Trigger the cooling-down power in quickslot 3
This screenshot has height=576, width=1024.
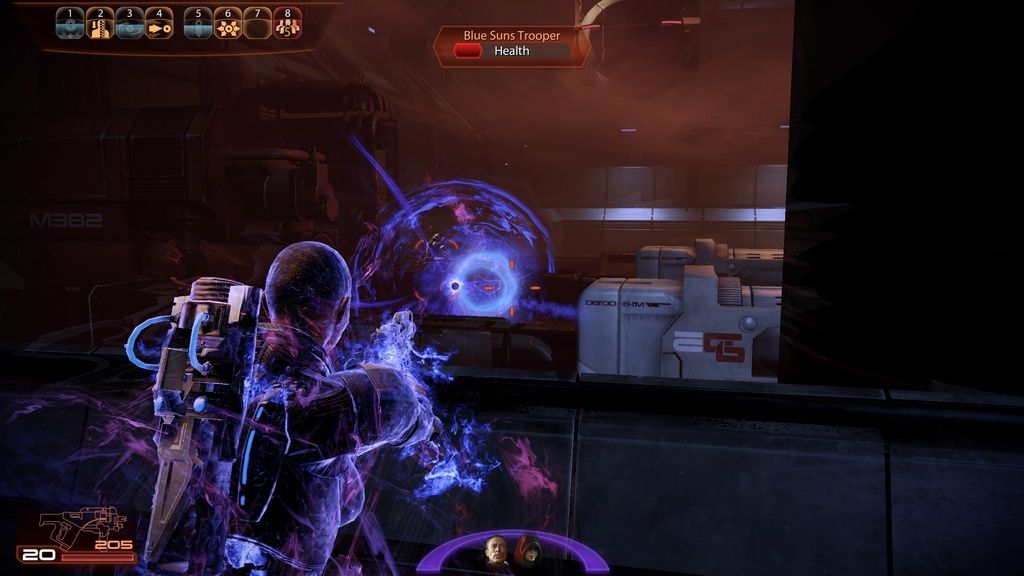(x=129, y=24)
